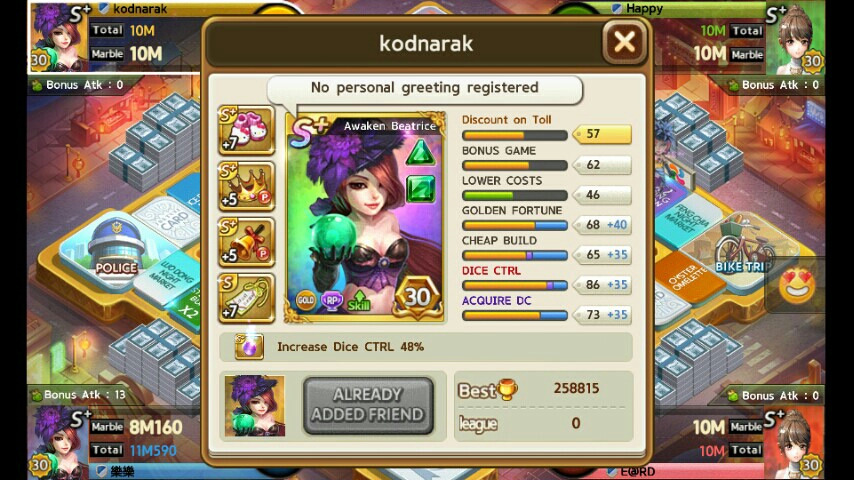Open the Awaken Beatrice character card
The height and width of the screenshot is (480, 854).
coord(365,217)
